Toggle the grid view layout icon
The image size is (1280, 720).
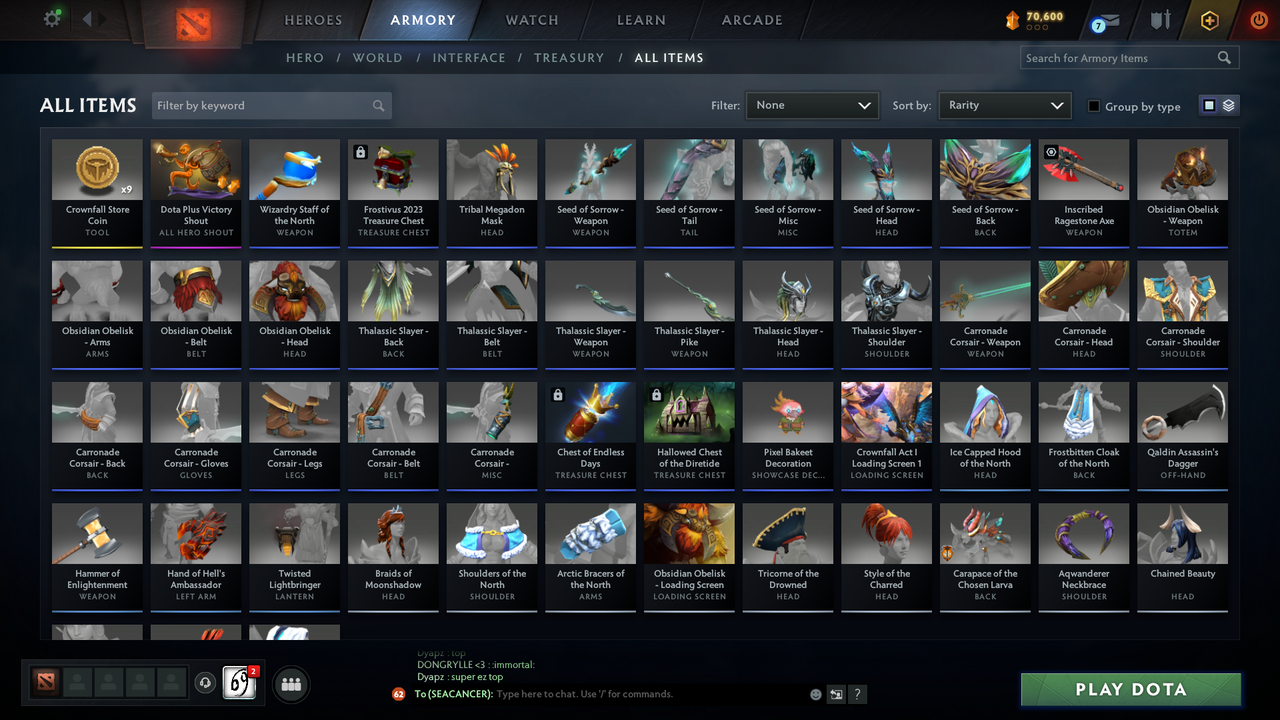pyautogui.click(x=1210, y=105)
